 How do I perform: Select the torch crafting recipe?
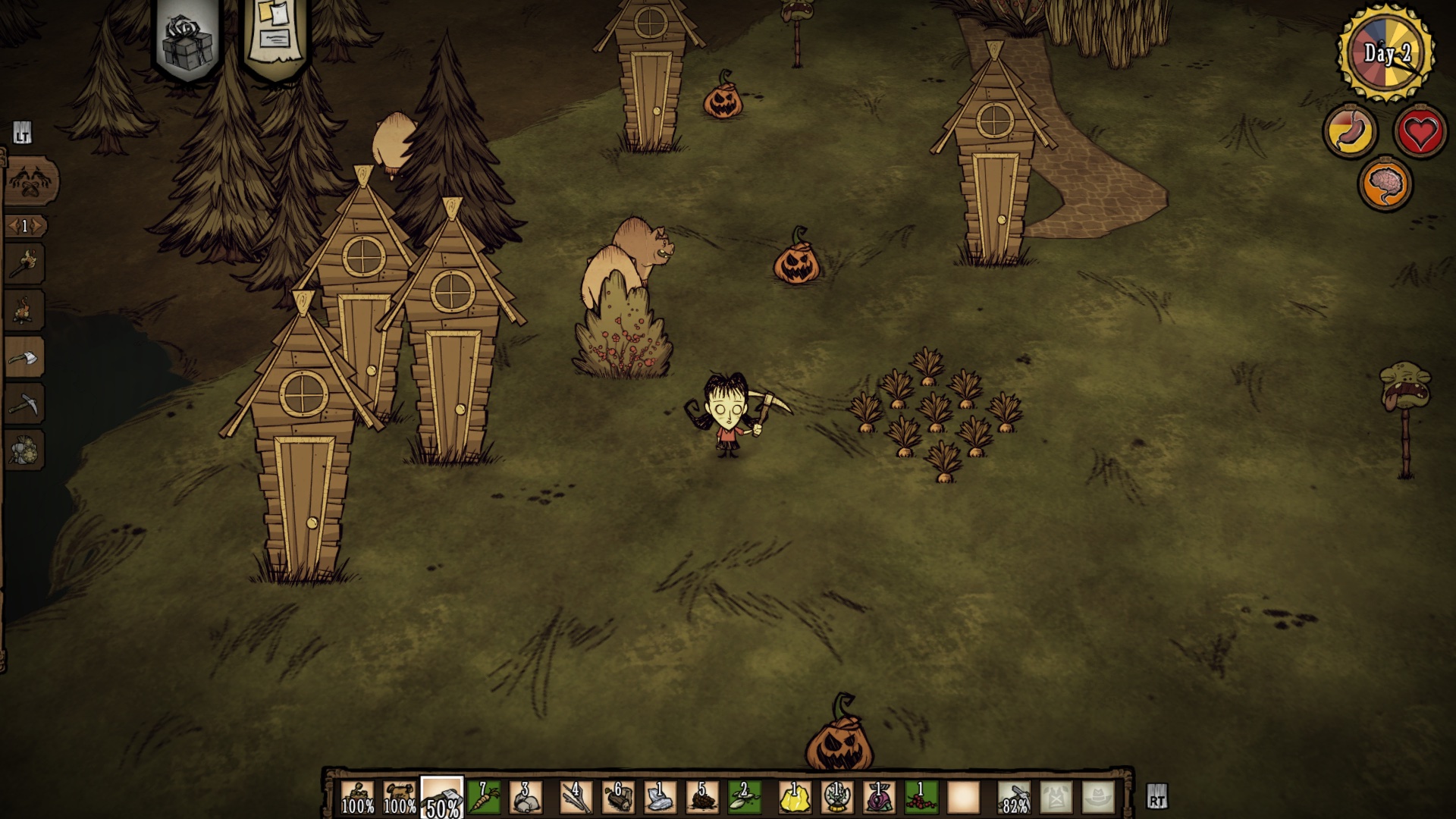(25, 264)
